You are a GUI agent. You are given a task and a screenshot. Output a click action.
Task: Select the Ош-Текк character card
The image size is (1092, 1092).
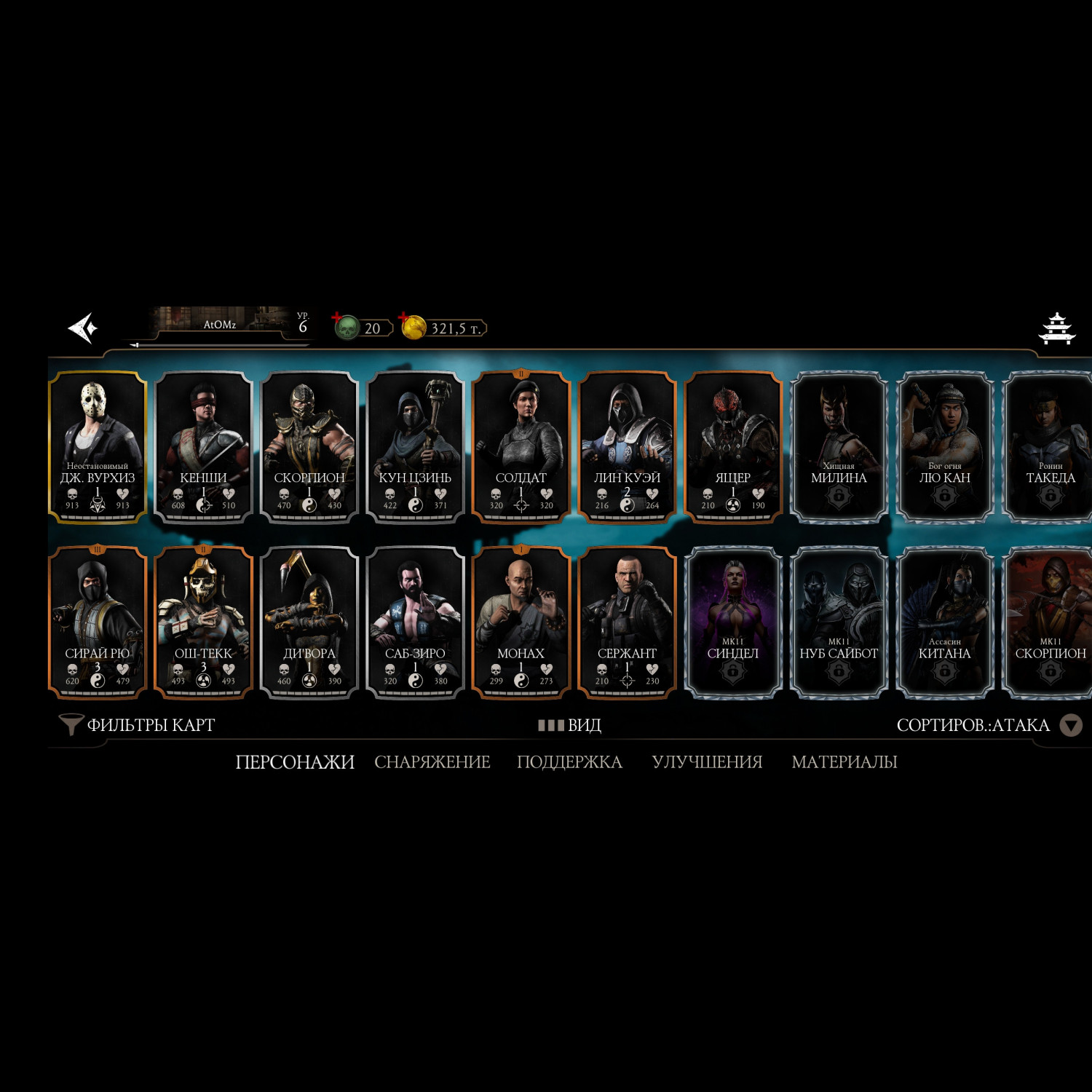pos(204,622)
